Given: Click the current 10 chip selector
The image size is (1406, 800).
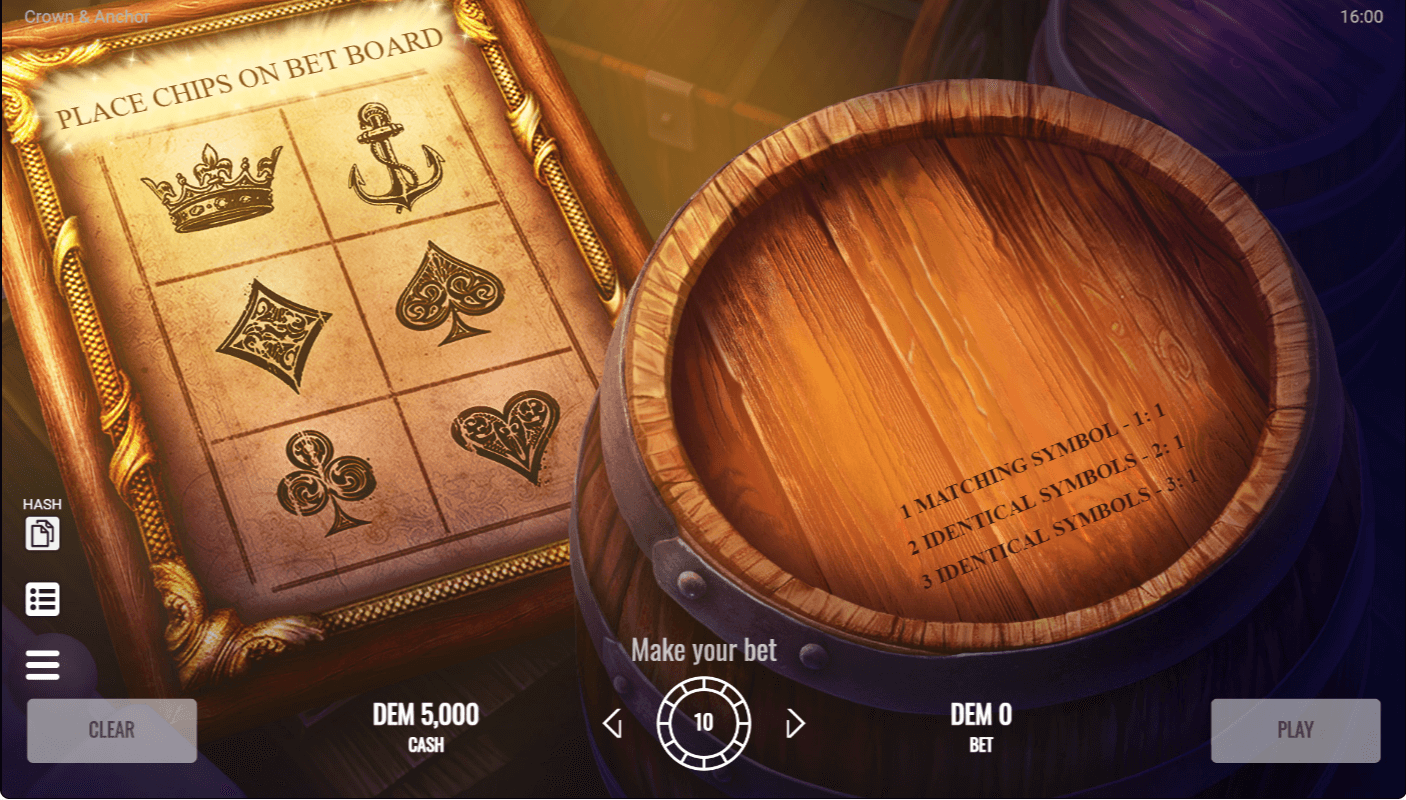Looking at the screenshot, I should point(705,722).
